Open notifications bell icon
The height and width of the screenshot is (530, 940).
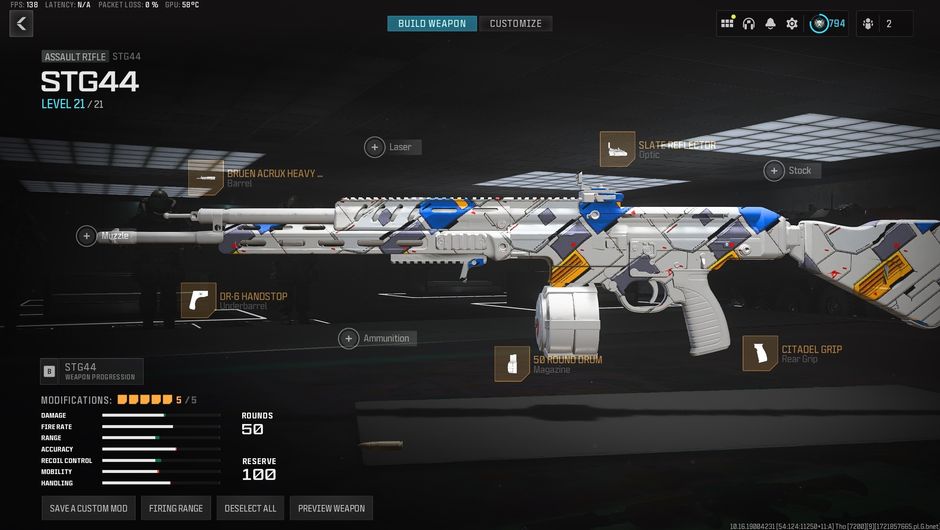click(x=770, y=24)
